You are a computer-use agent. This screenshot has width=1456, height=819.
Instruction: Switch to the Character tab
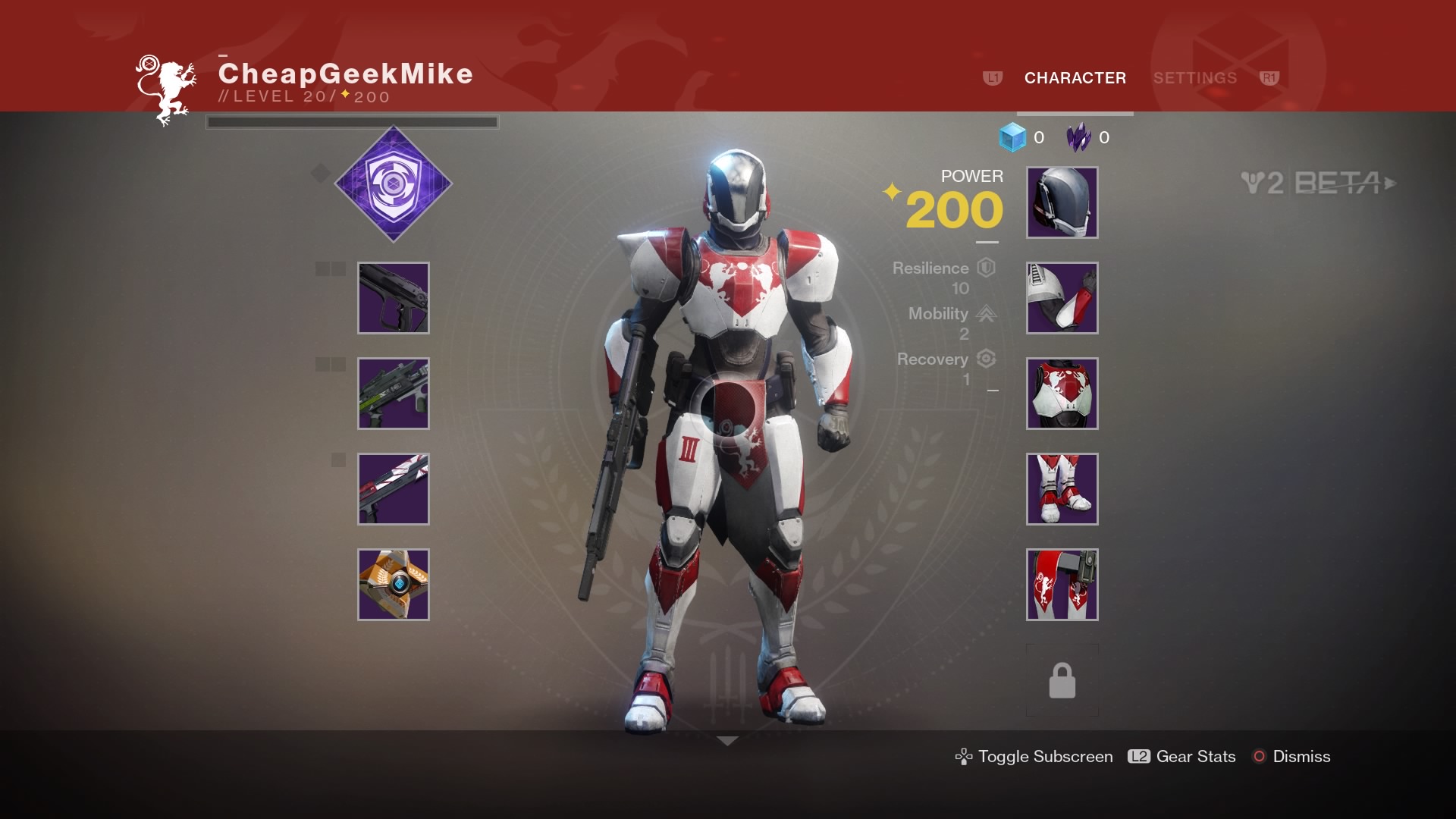[x=1075, y=78]
